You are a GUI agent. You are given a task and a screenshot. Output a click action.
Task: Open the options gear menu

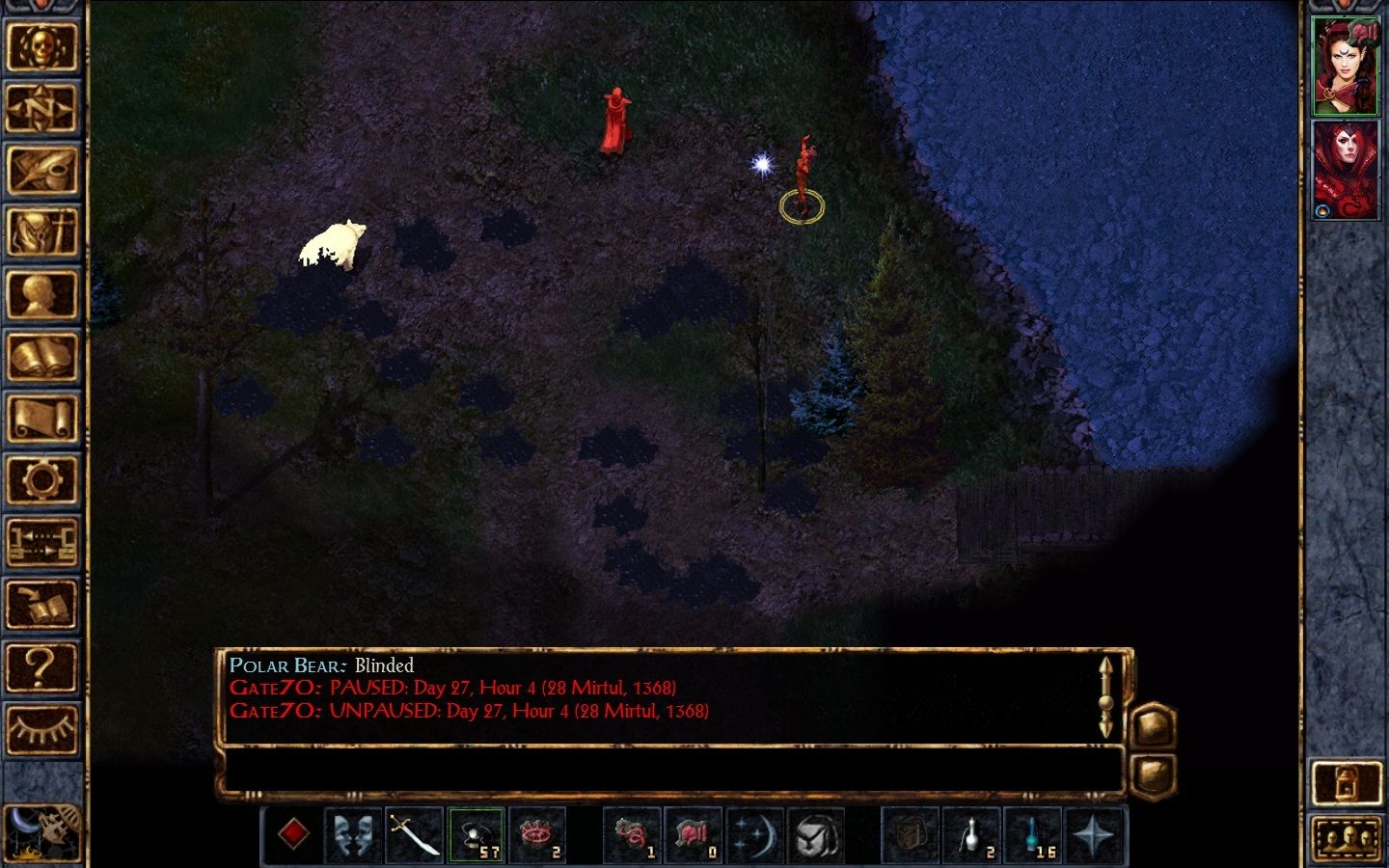[43, 478]
